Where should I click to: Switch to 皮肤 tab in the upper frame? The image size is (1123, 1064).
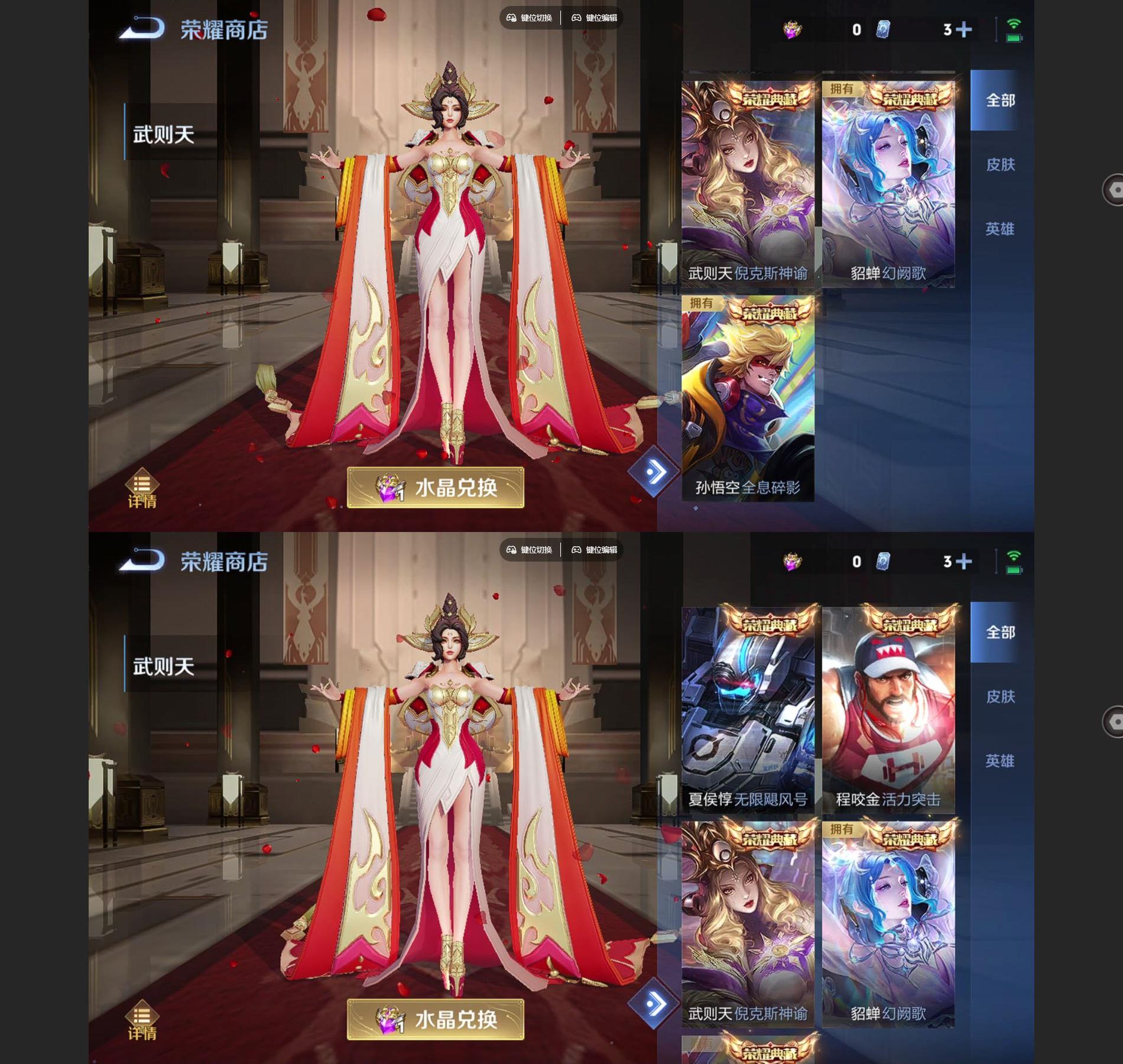[x=1000, y=164]
